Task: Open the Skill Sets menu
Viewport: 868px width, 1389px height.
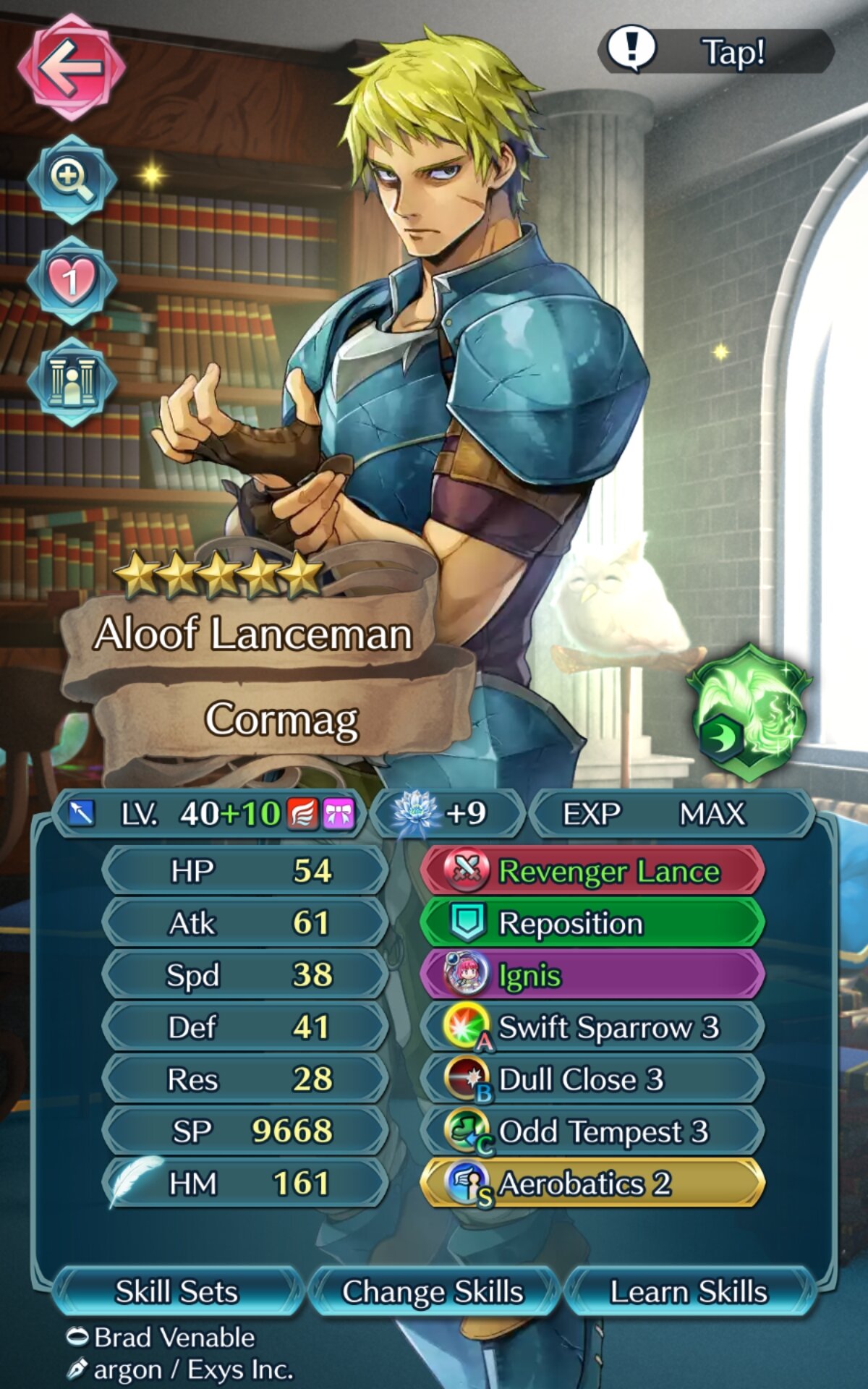Action: coord(176,1291)
